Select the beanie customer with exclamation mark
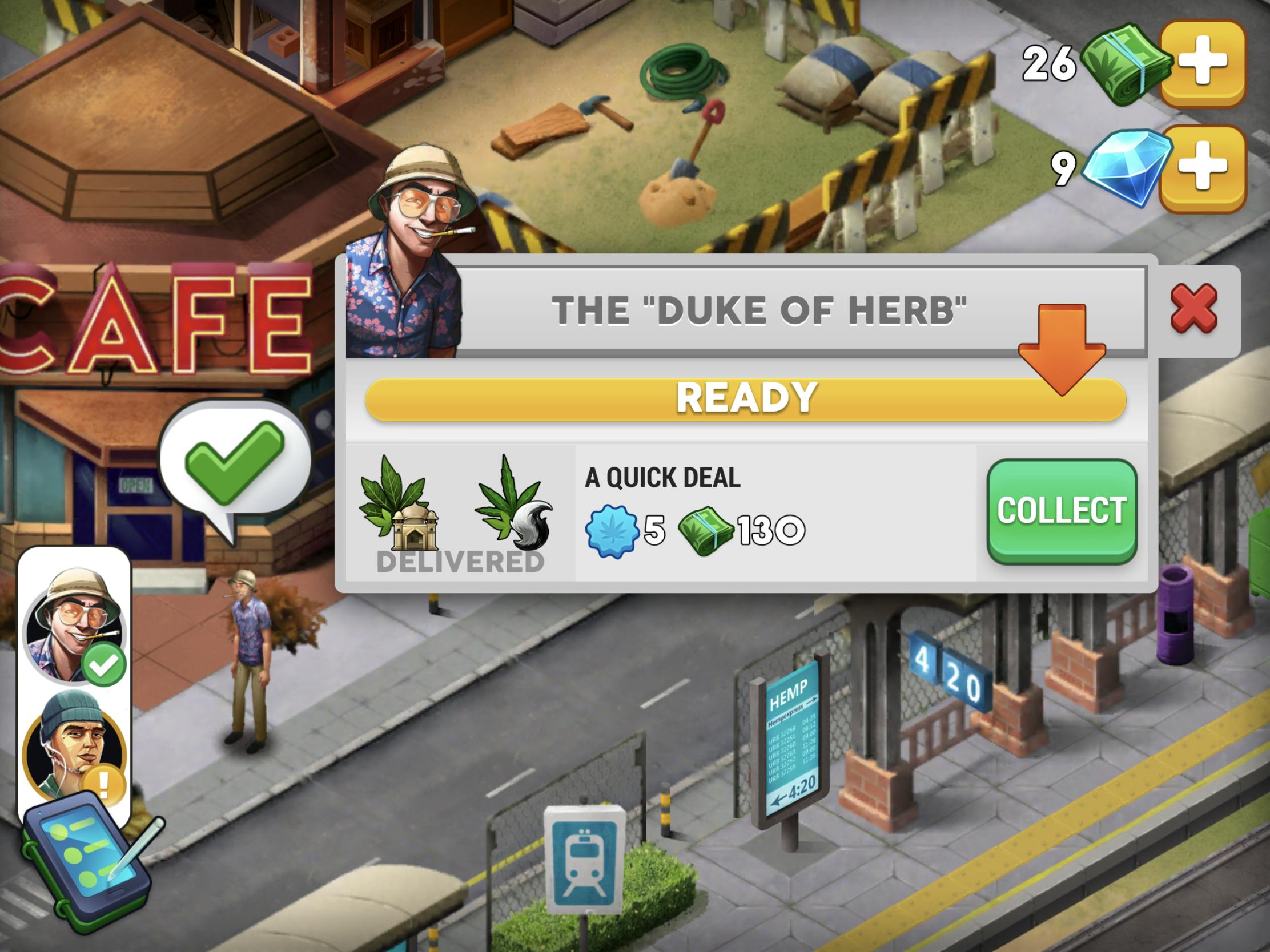1270x952 pixels. (74, 747)
